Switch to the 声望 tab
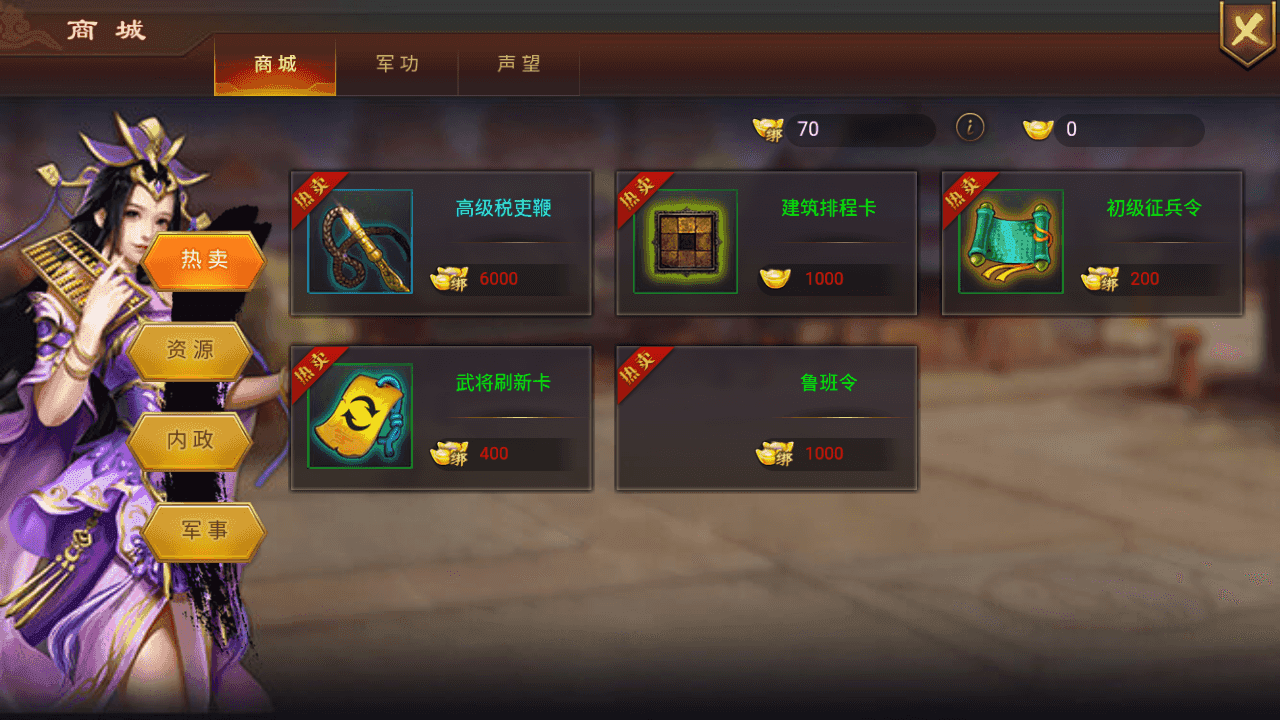 pyautogui.click(x=519, y=65)
